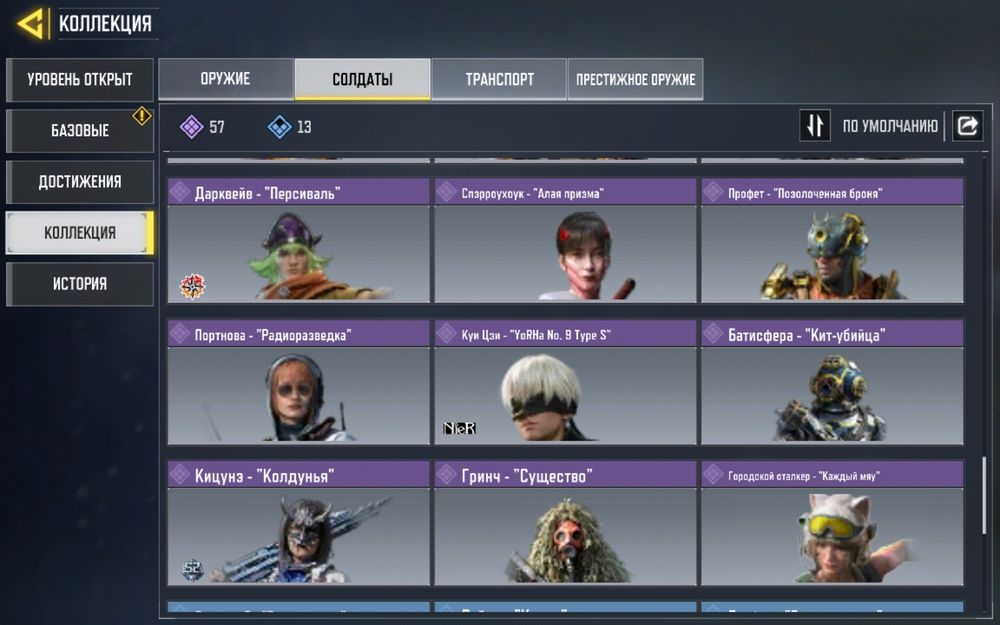Select the Гринч "Существо" card
Screen dimensions: 1000x625
565,524
